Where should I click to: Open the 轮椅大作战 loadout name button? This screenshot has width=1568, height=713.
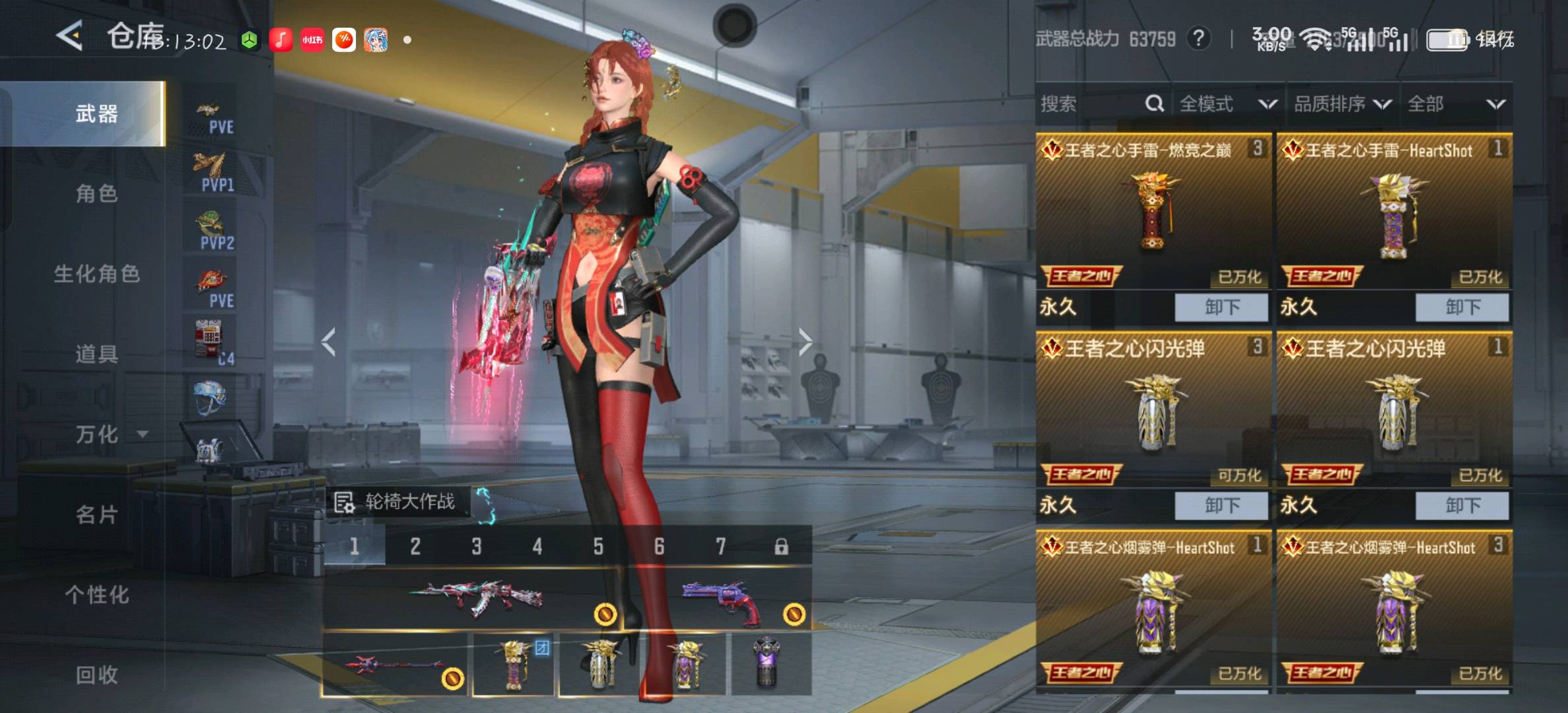pyautogui.click(x=397, y=502)
